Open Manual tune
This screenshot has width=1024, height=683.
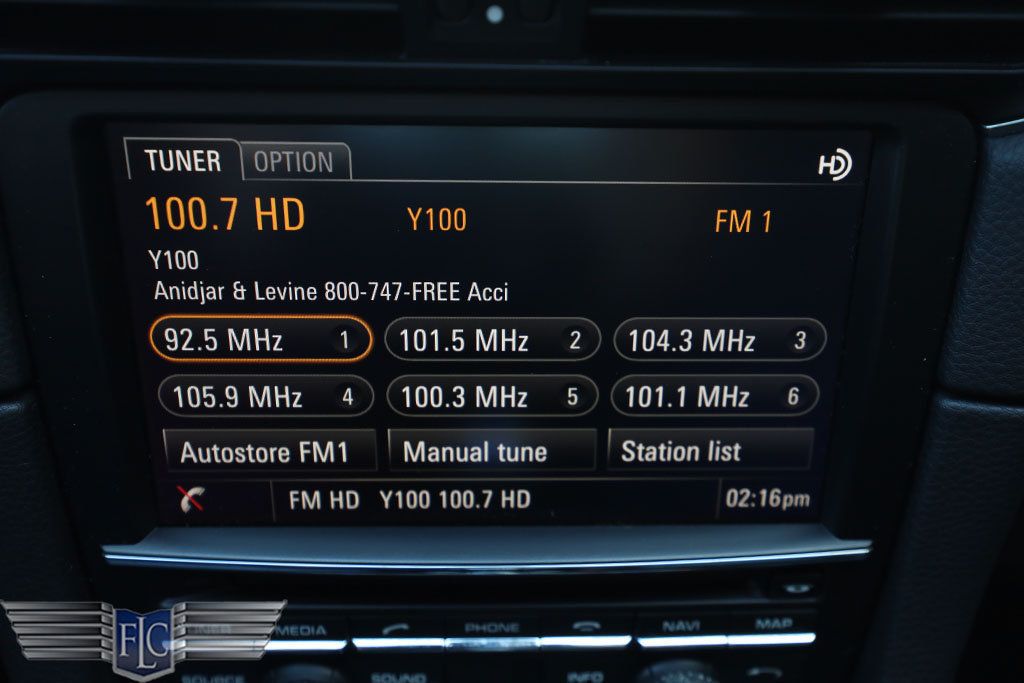[491, 452]
